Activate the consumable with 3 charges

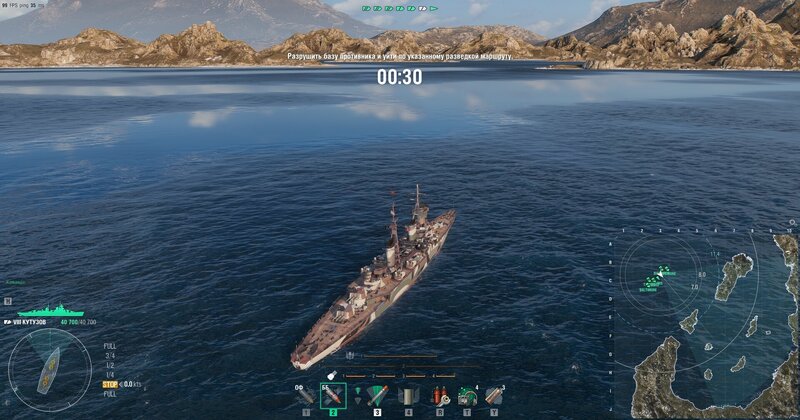tap(493, 396)
